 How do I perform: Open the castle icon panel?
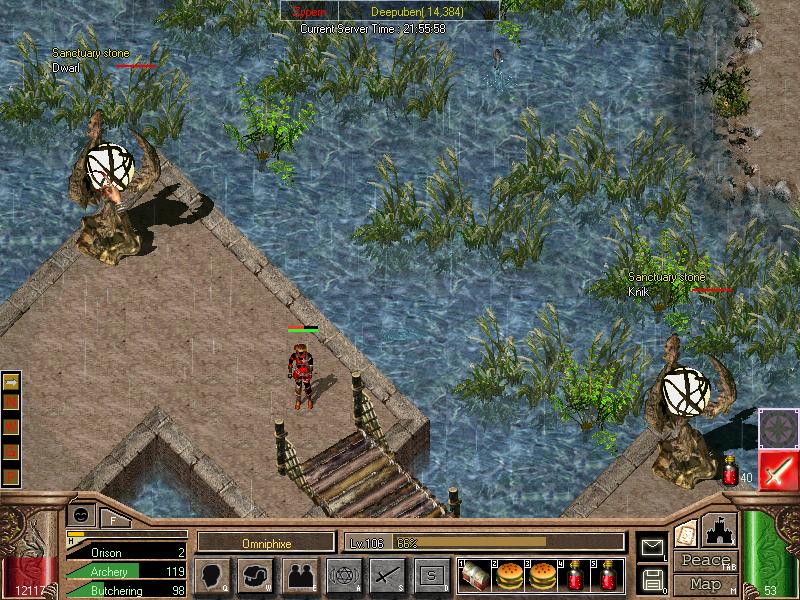[721, 530]
